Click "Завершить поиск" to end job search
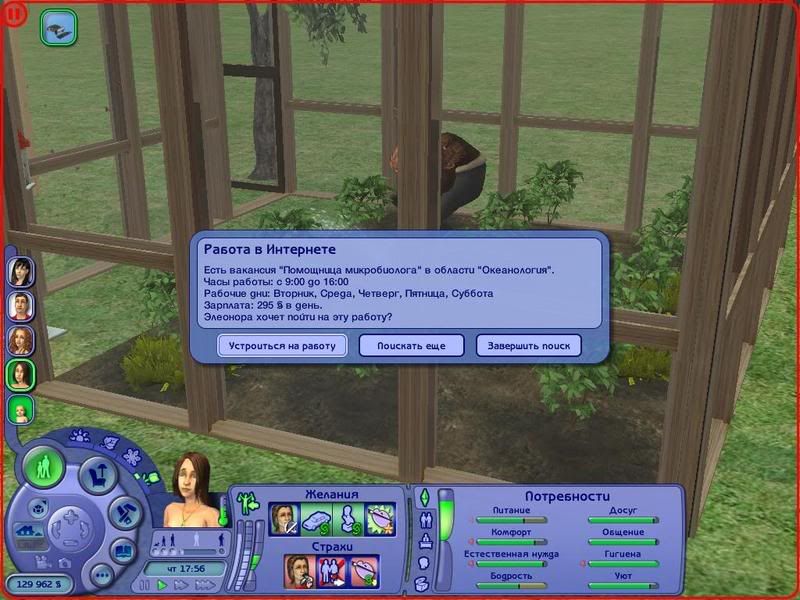 pyautogui.click(x=530, y=345)
